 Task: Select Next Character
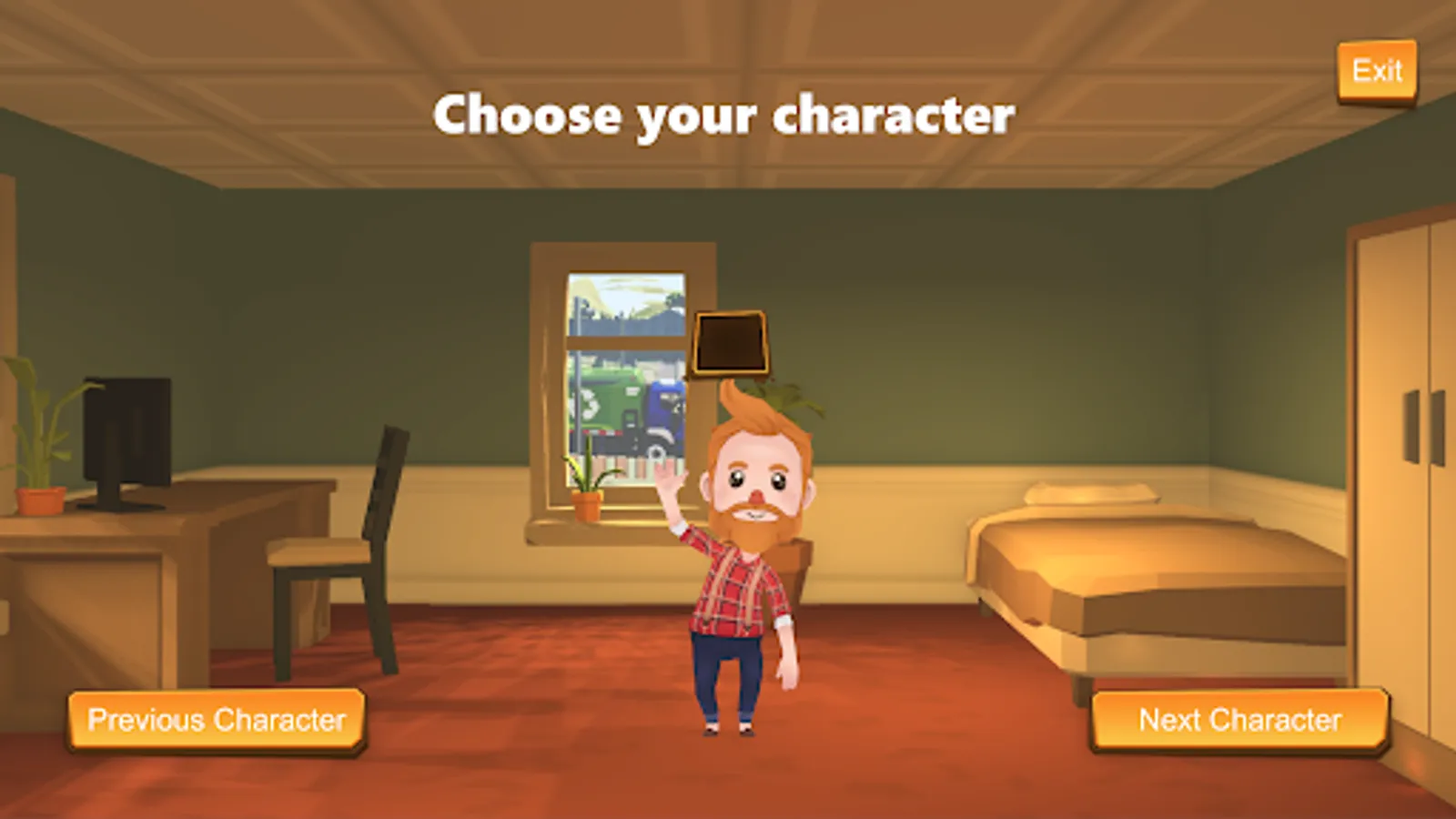[1239, 720]
